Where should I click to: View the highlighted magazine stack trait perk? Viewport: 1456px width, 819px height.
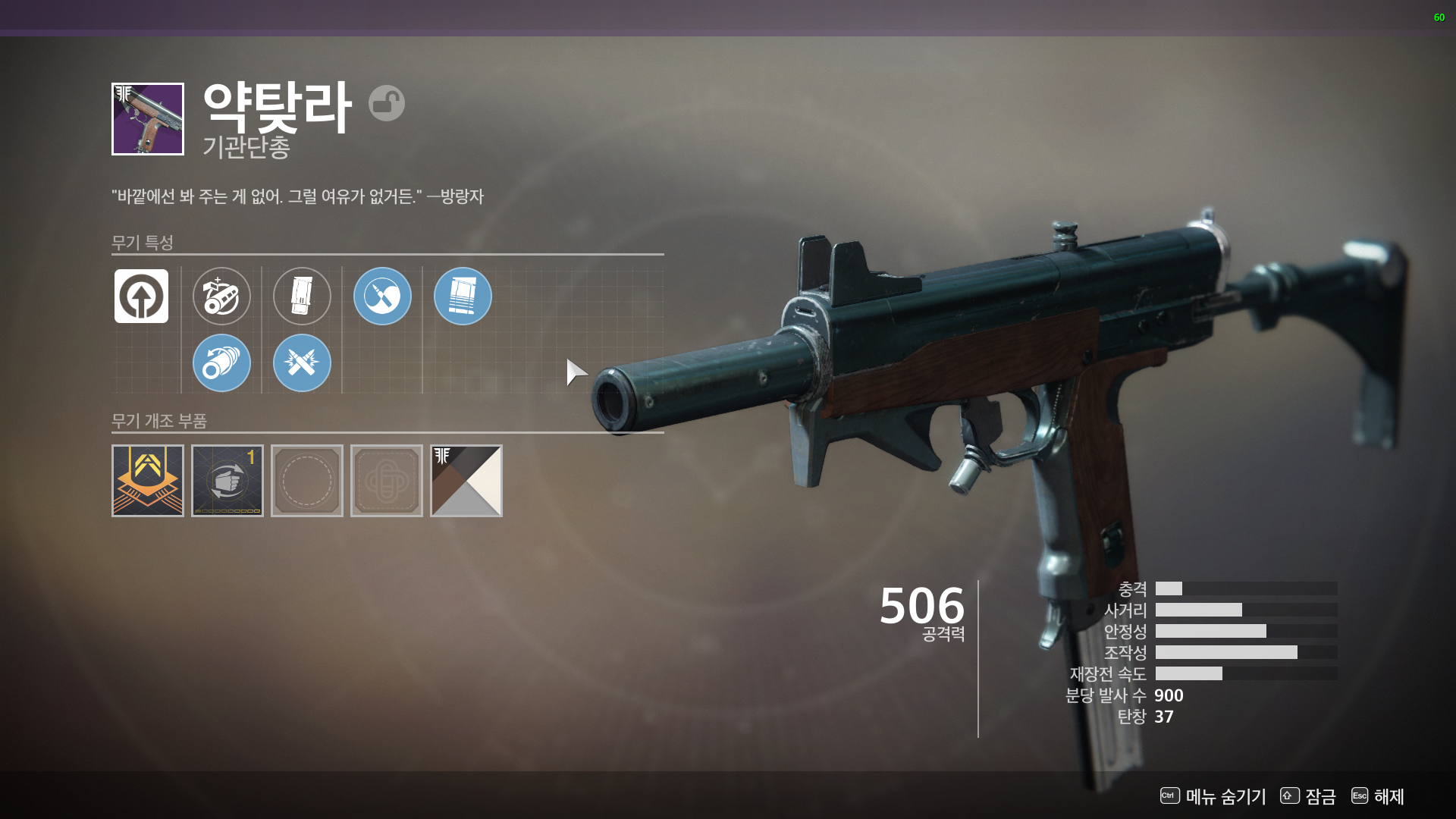[x=463, y=297]
